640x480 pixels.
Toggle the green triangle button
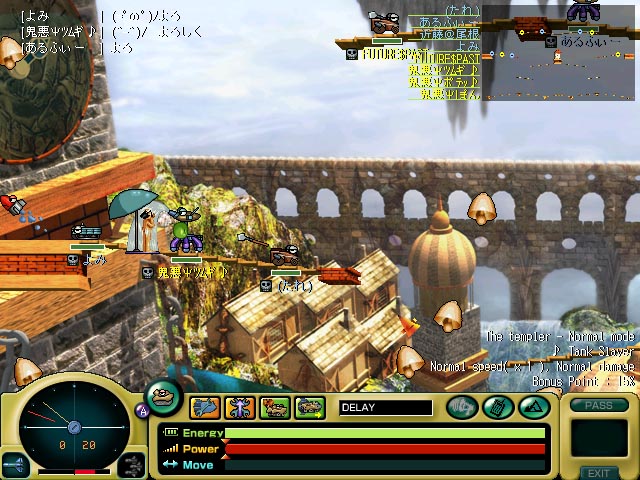pos(533,407)
